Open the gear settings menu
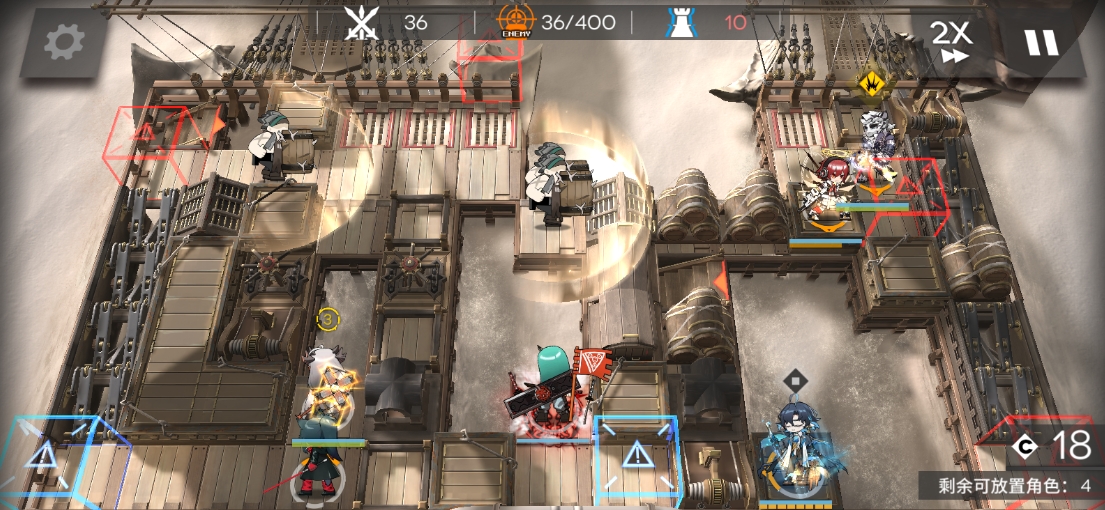Image resolution: width=1105 pixels, height=510 pixels. tap(64, 41)
